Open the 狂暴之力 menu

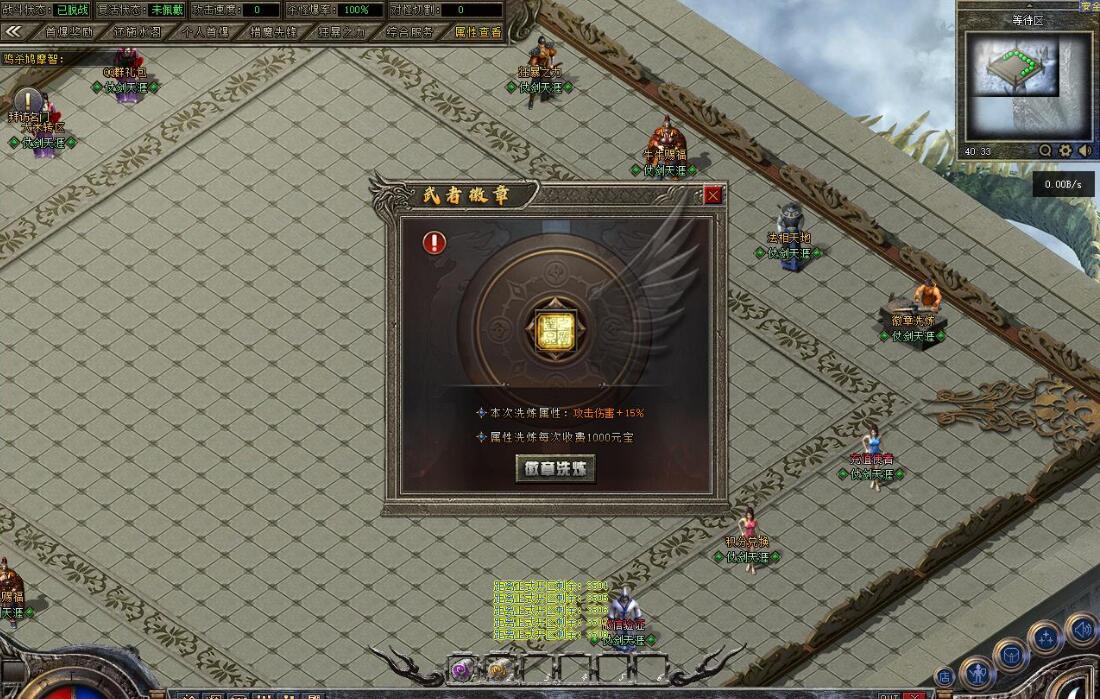[341, 32]
